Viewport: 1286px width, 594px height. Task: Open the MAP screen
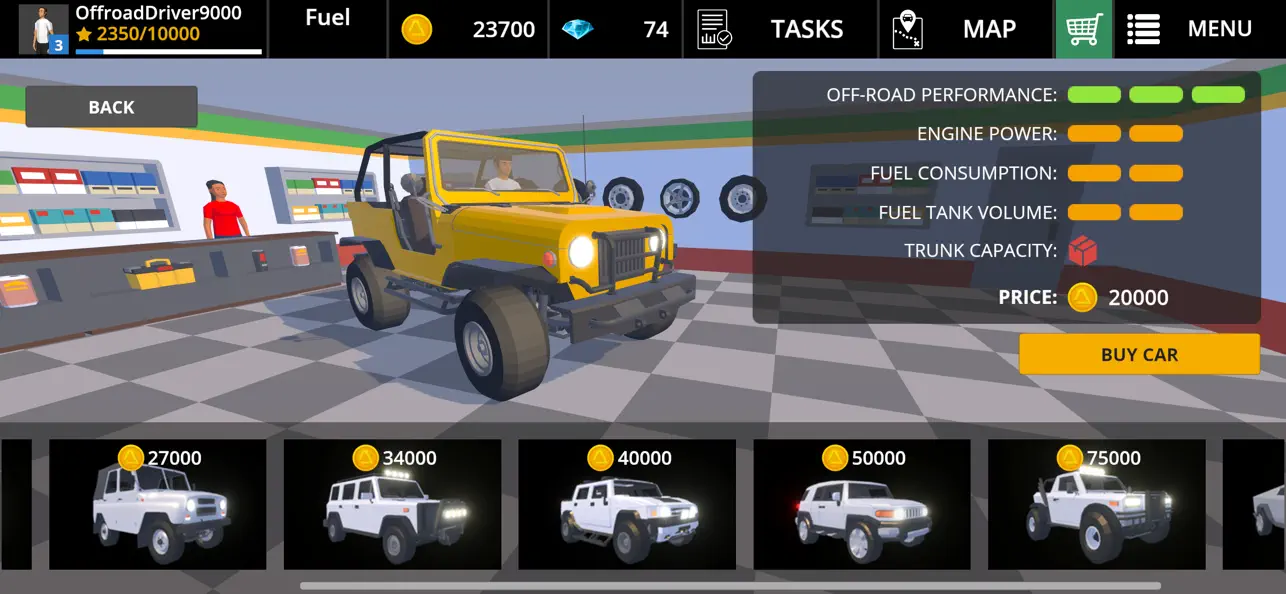tap(966, 29)
